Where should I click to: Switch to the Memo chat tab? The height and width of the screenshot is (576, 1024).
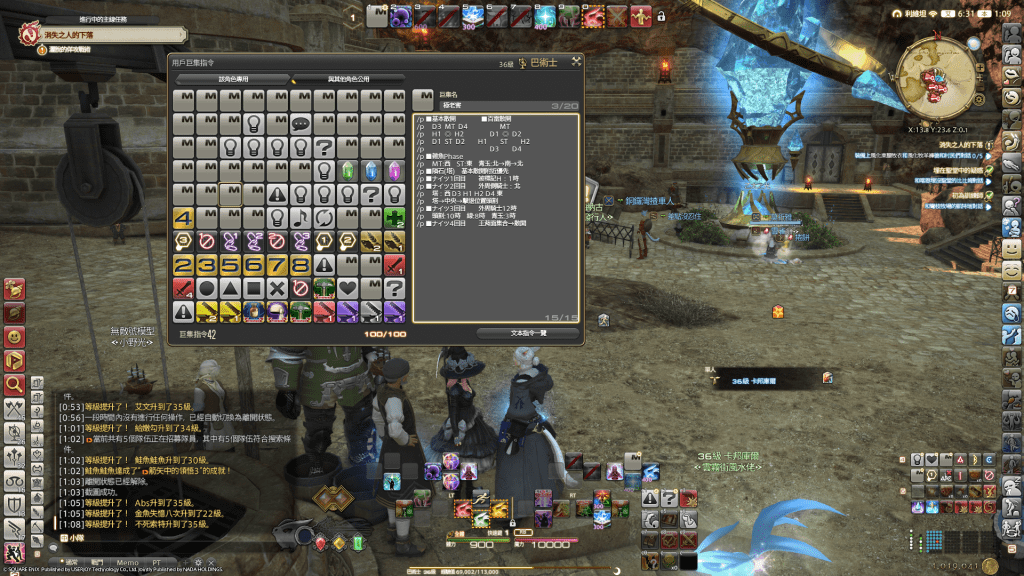point(126,563)
